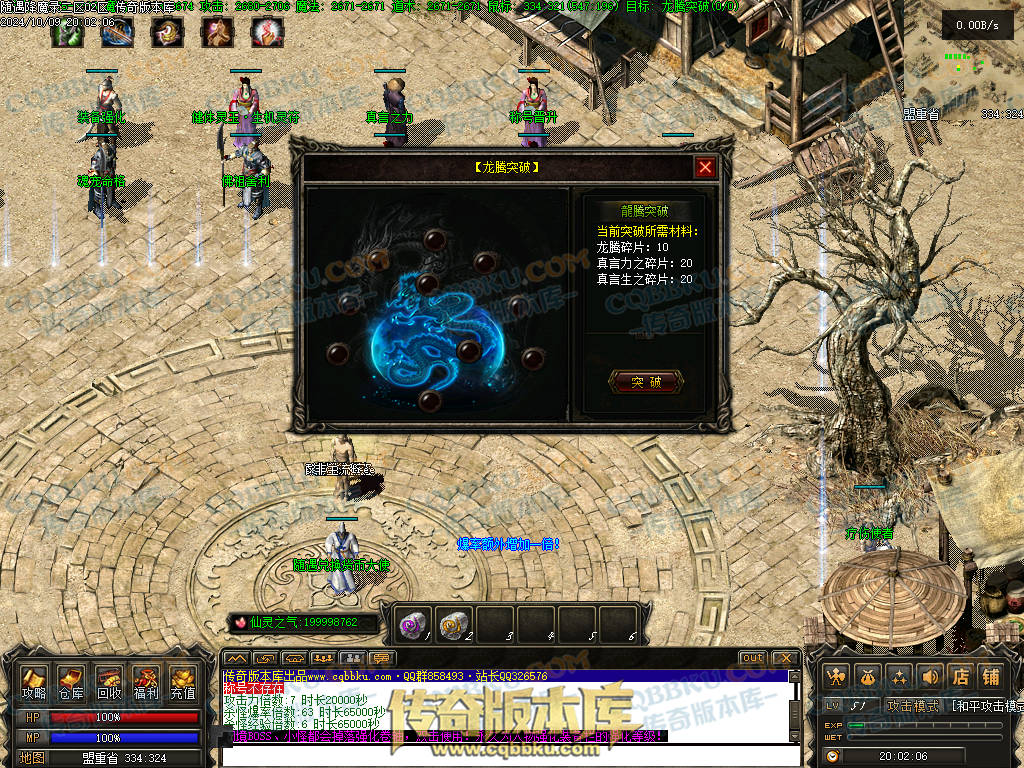Open the 地图 map button
Screen dimensions: 1024x768
[x=32, y=758]
